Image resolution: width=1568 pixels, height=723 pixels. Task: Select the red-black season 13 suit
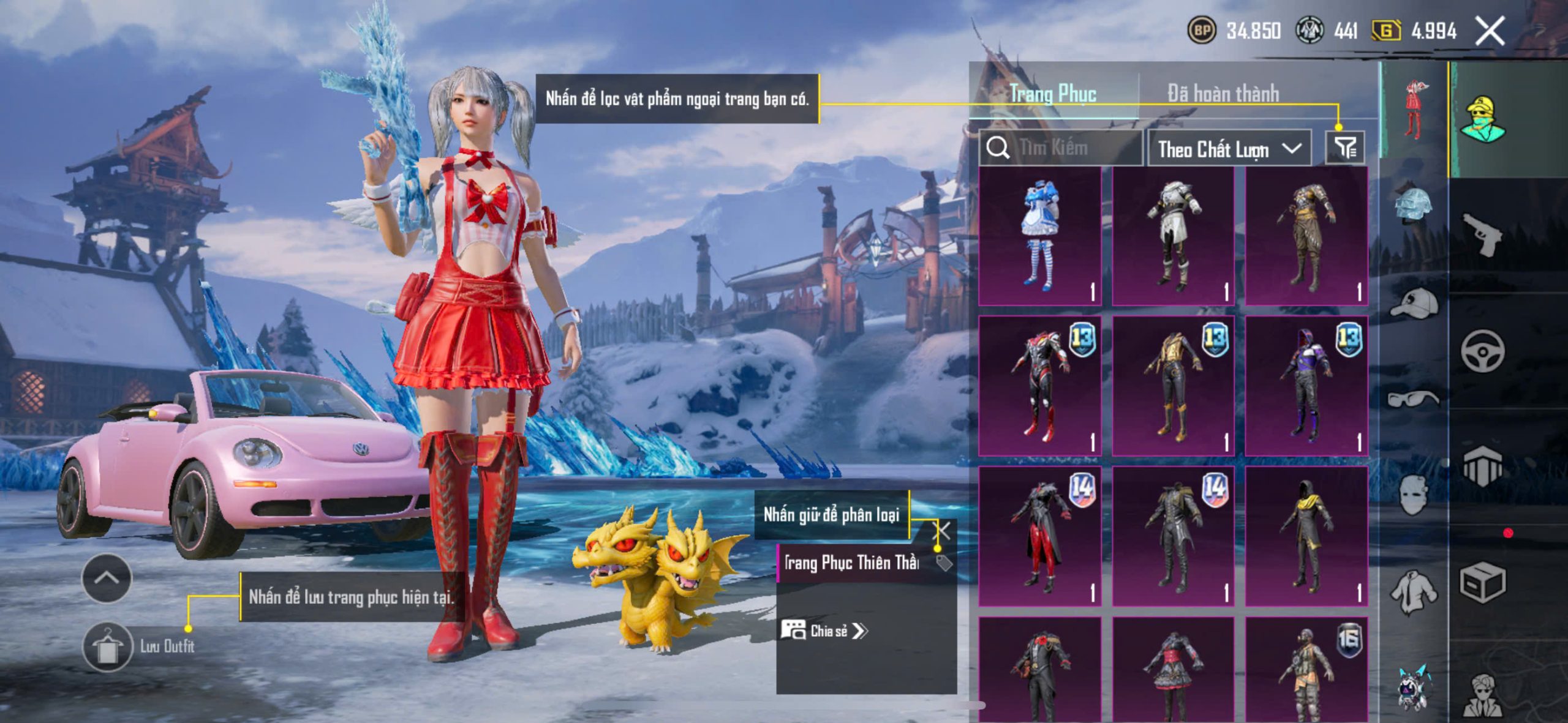coord(1039,386)
